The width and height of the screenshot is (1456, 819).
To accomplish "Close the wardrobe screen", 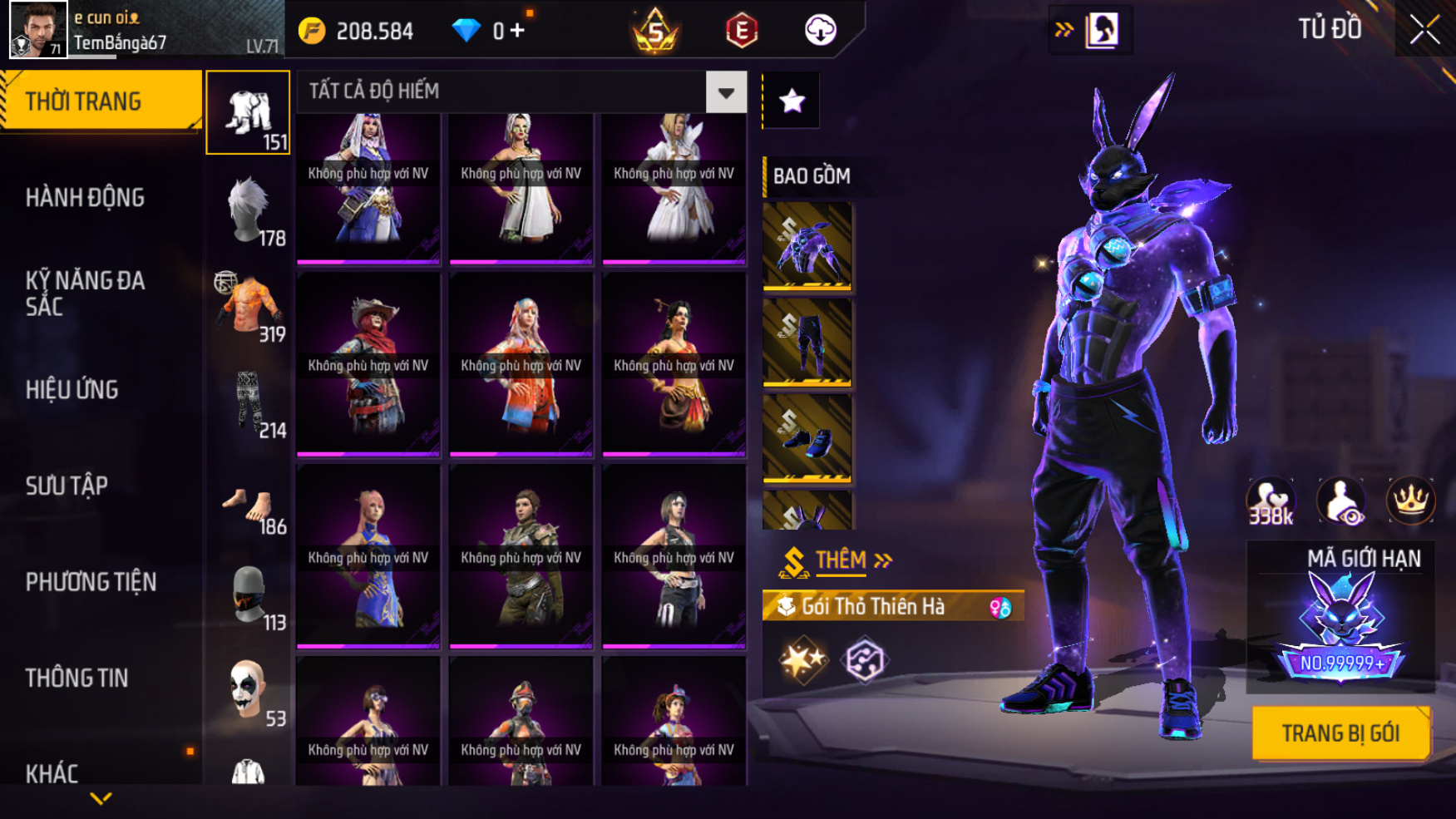I will click(x=1424, y=31).
